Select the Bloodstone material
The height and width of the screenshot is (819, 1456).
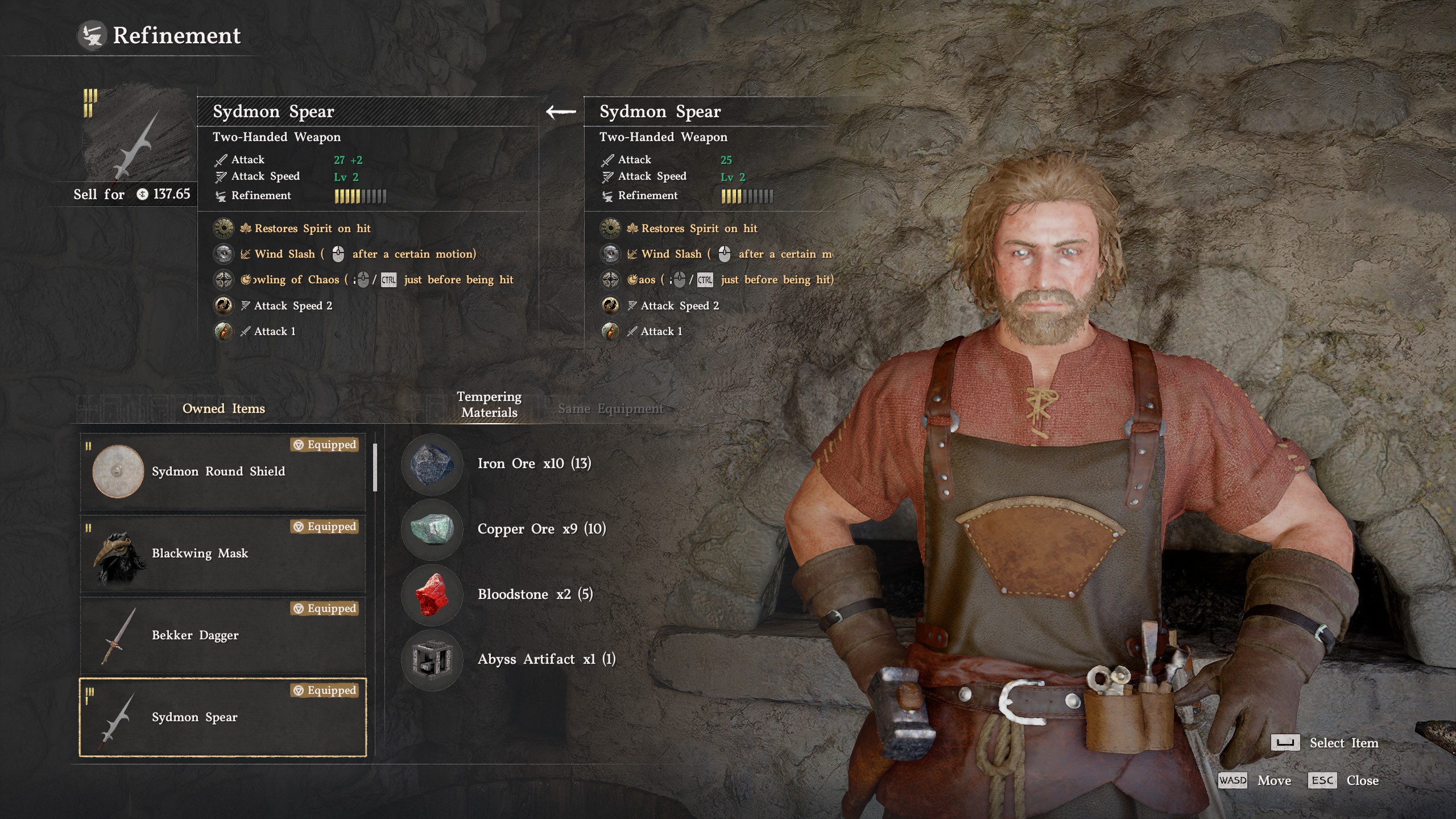point(432,594)
